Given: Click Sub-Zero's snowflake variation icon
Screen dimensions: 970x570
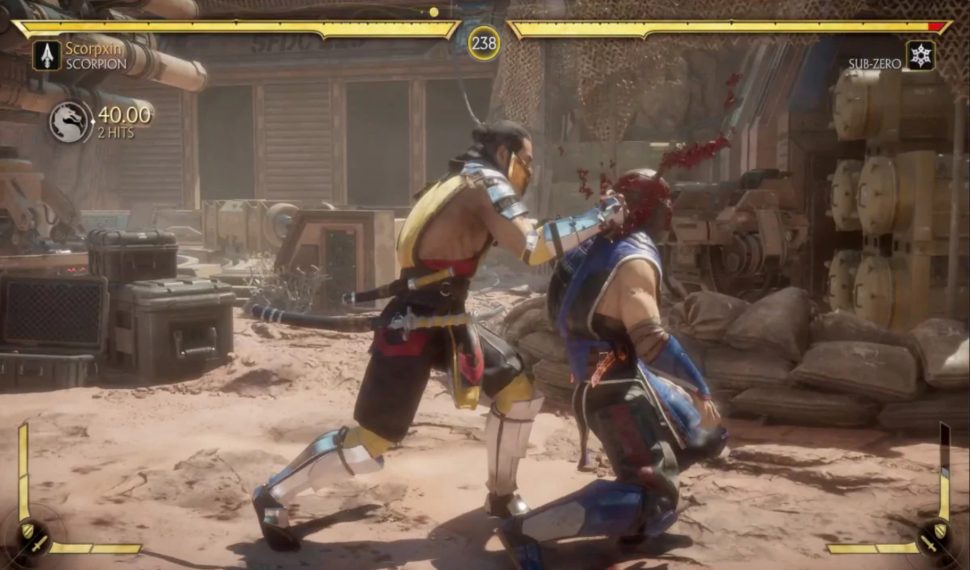Looking at the screenshot, I should coord(920,55).
